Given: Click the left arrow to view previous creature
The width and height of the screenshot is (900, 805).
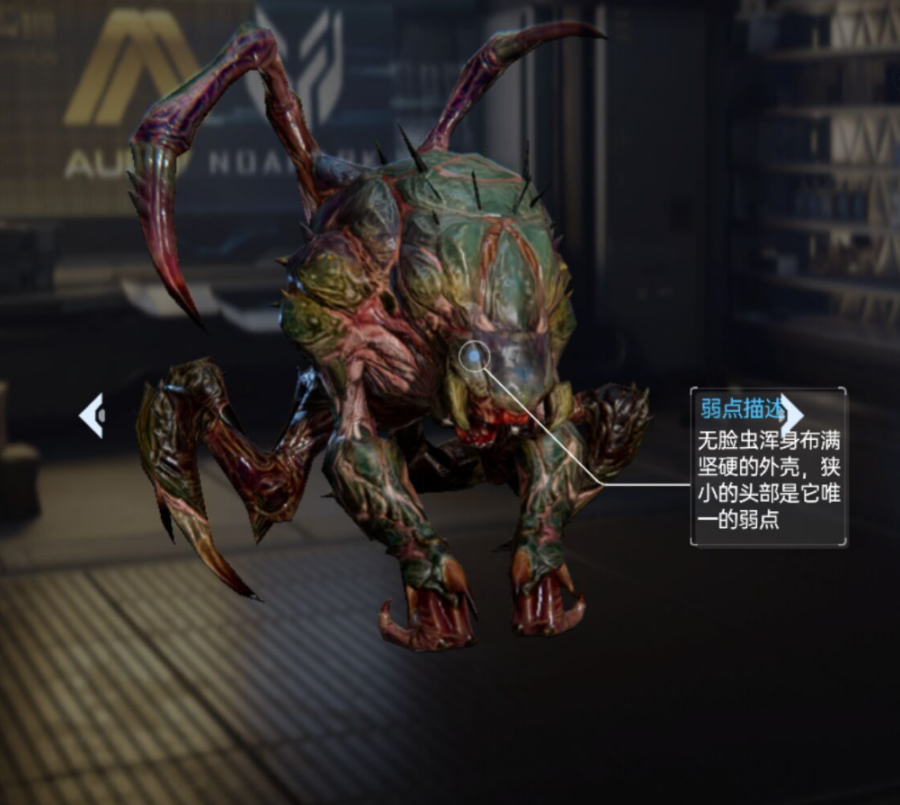Looking at the screenshot, I should coord(91,414).
